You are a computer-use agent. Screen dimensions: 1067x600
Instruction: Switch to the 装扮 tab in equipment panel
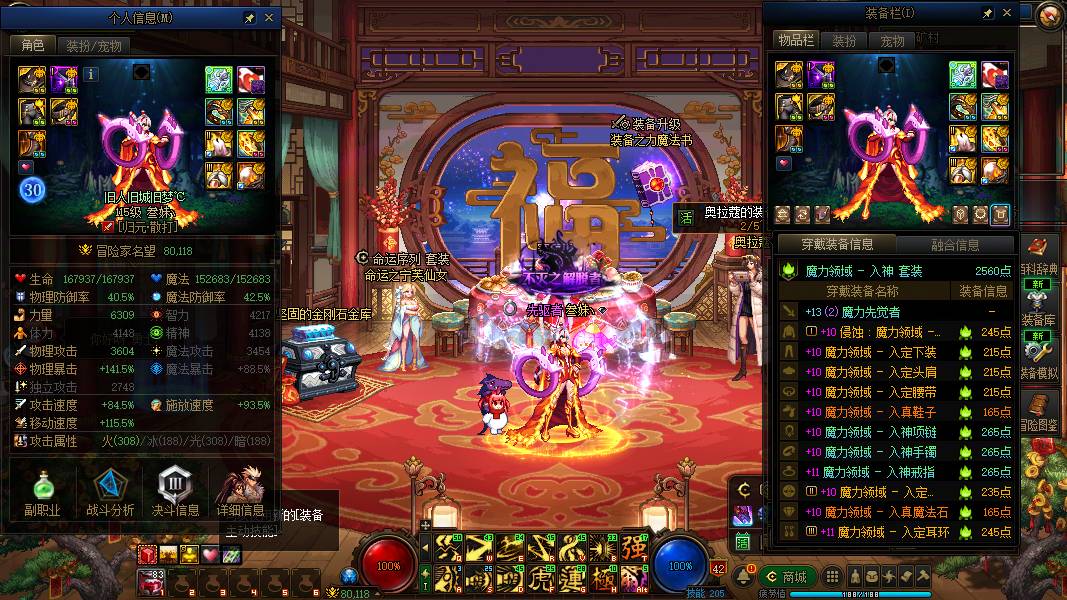[x=844, y=41]
